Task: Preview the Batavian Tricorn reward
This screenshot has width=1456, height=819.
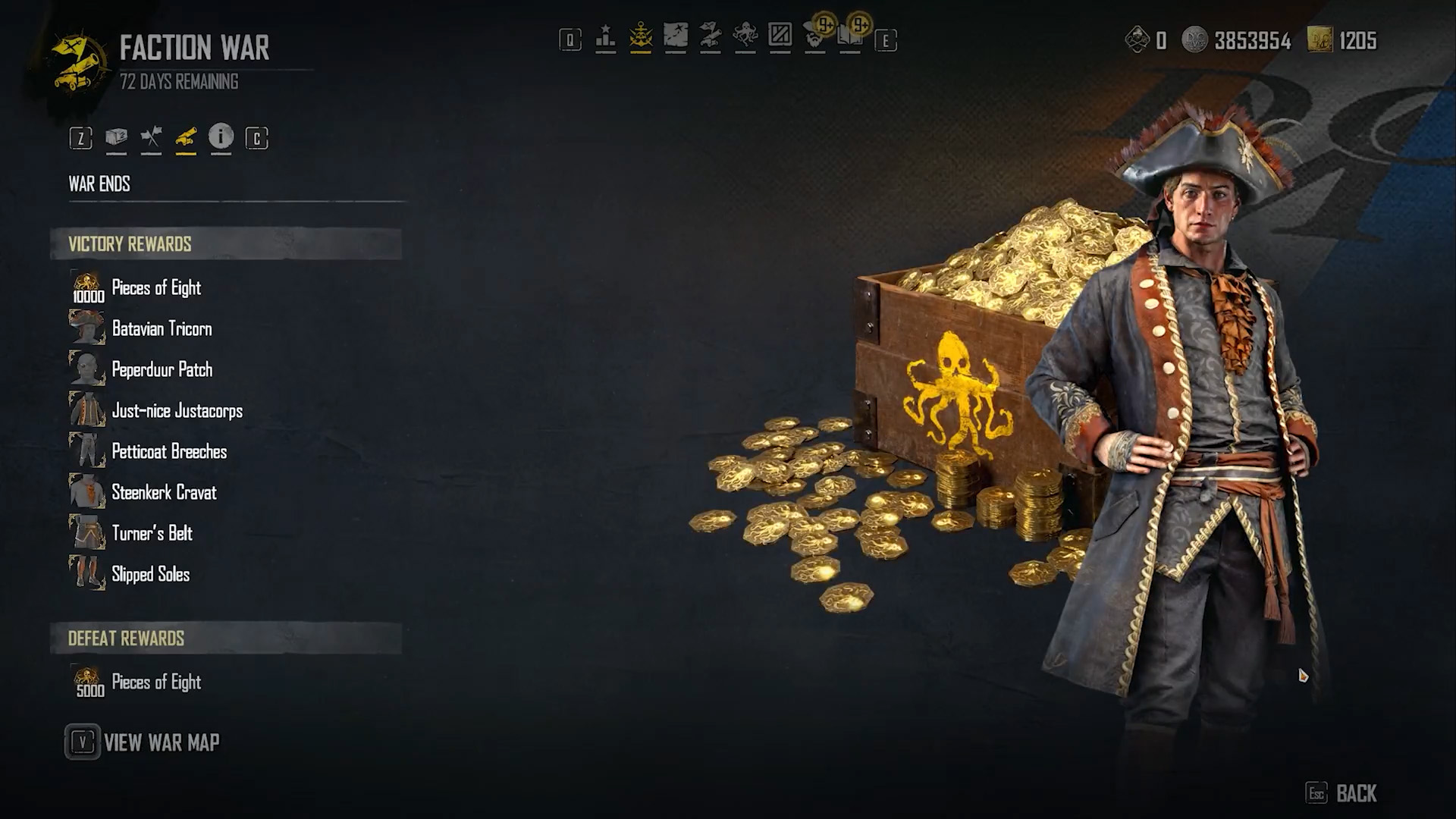Action: click(x=161, y=329)
